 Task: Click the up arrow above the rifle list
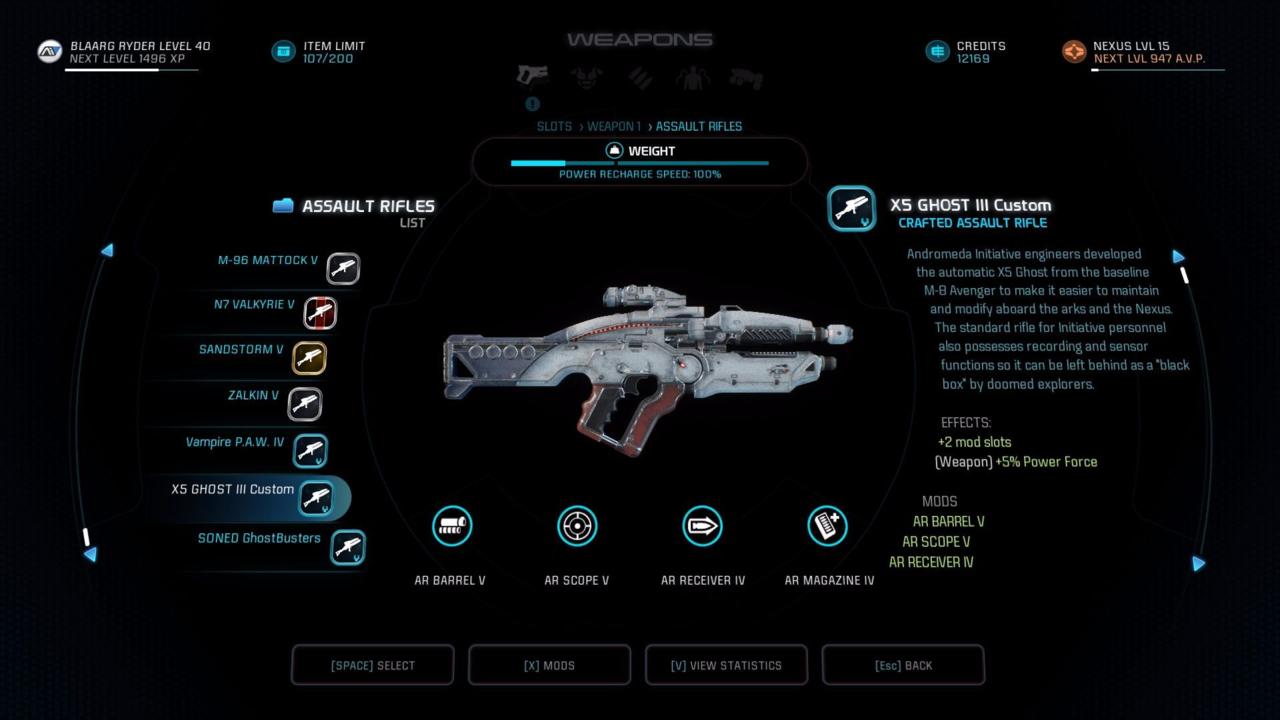[108, 251]
